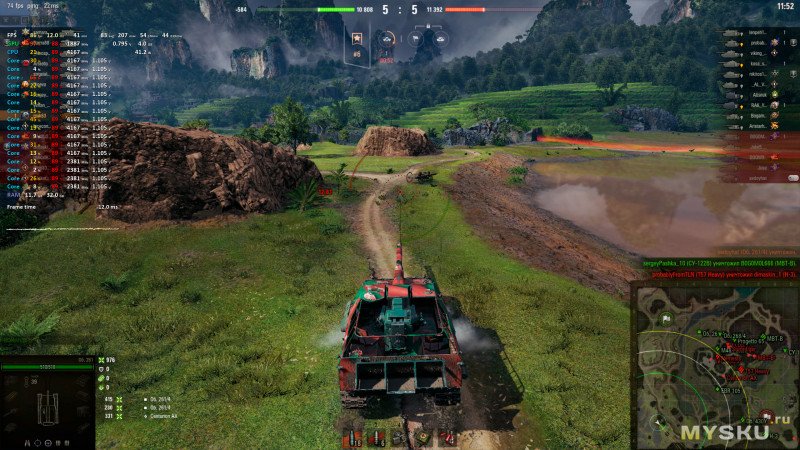Open the tank damage panel schematic
Image resolution: width=800 pixels, height=450 pixels.
(47, 406)
